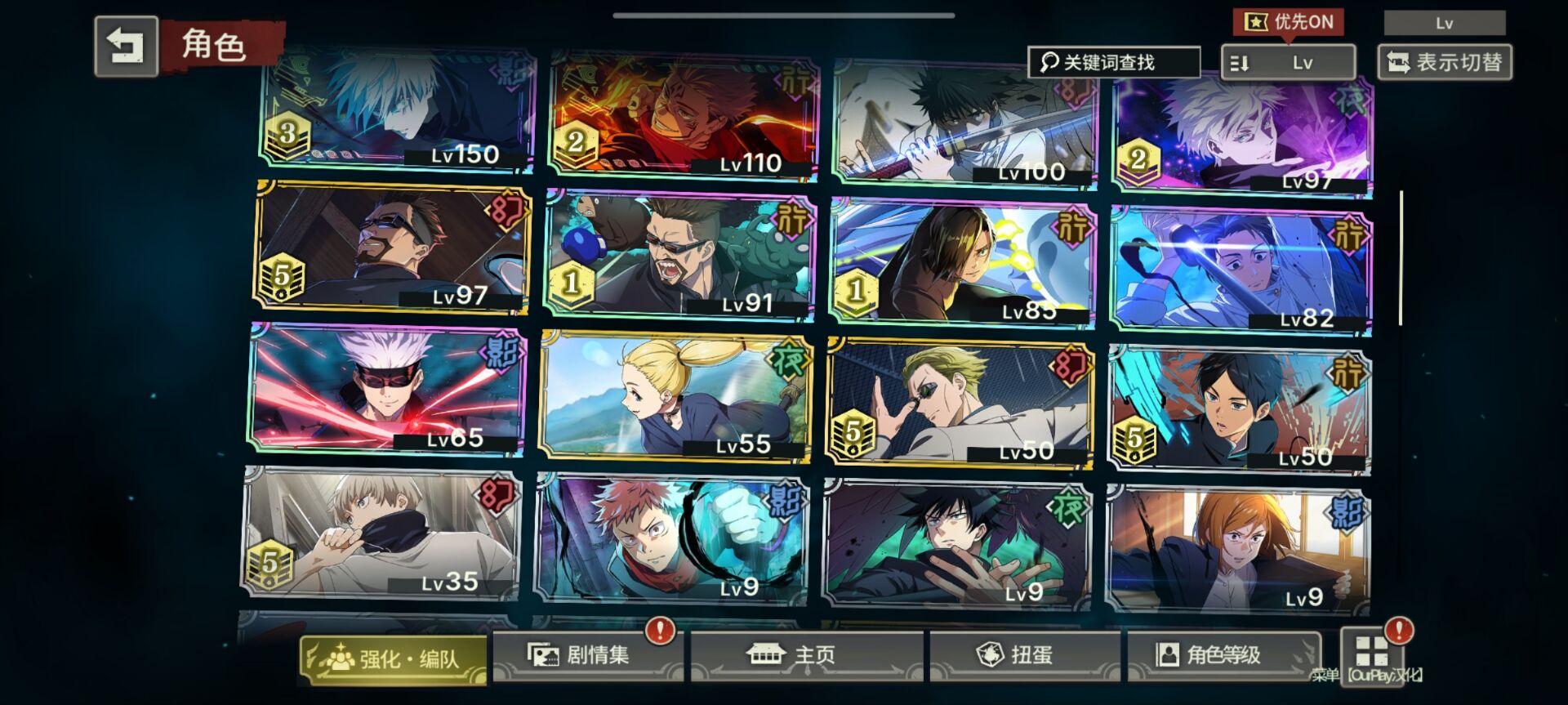Open the 关键词查找 keyword search field
Viewport: 1568px width, 705px height.
pyautogui.click(x=1113, y=62)
